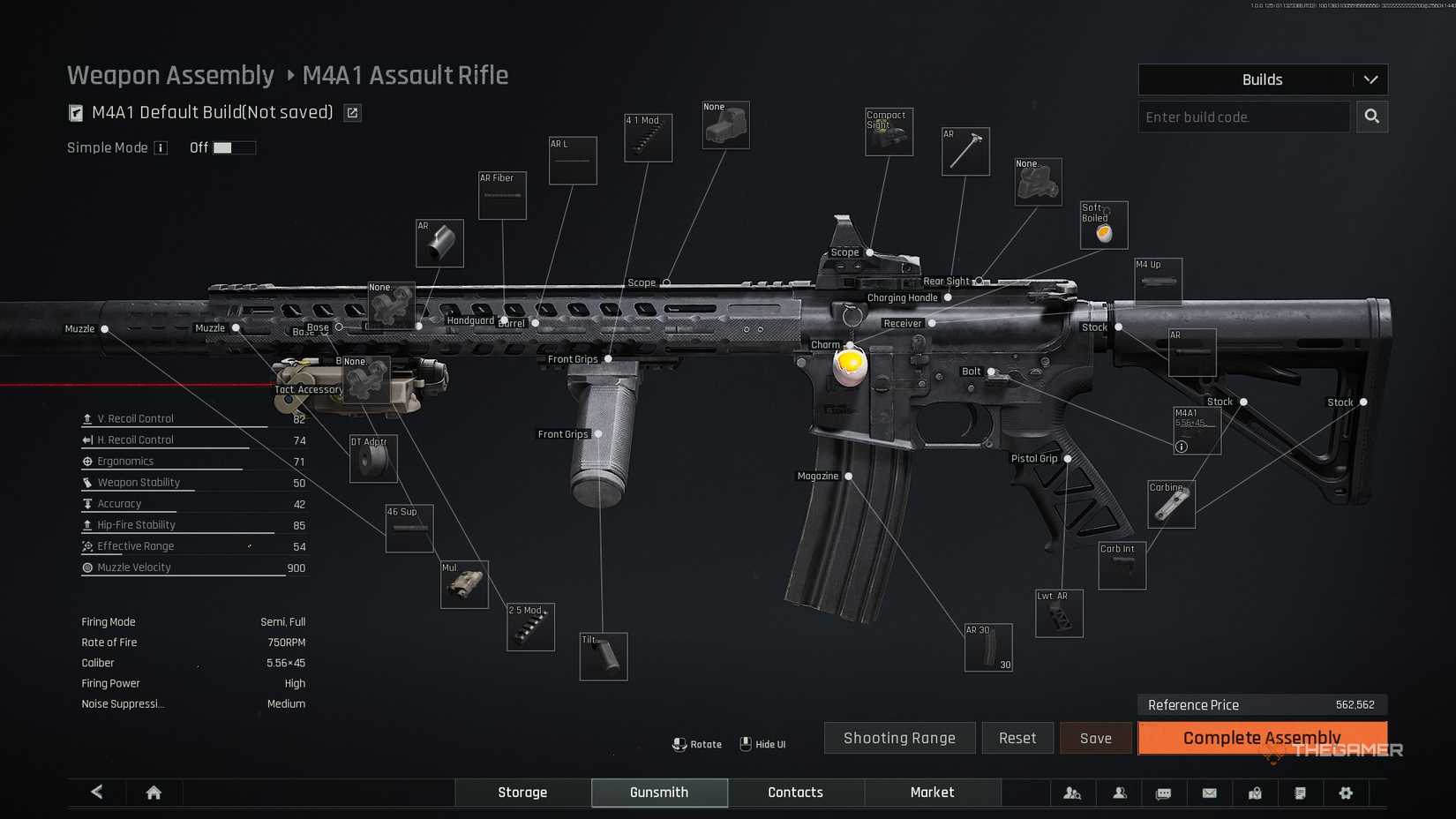Switch to the Market tab
The image size is (1456, 819).
coord(932,793)
